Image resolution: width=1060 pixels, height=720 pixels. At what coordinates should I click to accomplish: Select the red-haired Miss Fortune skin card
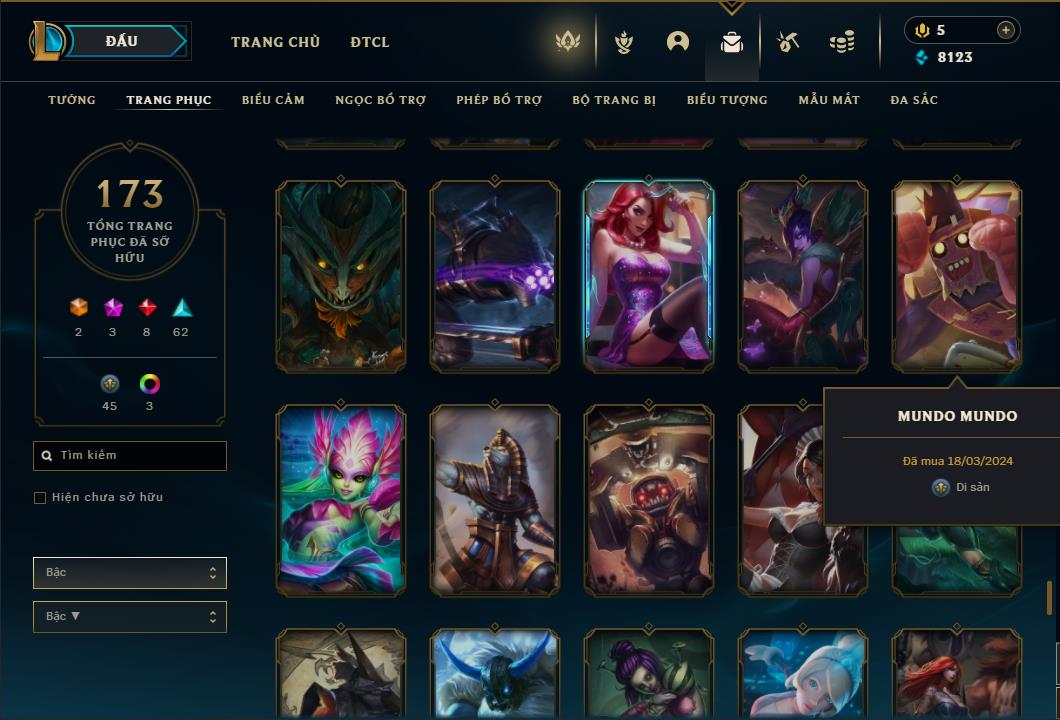pyautogui.click(x=649, y=276)
